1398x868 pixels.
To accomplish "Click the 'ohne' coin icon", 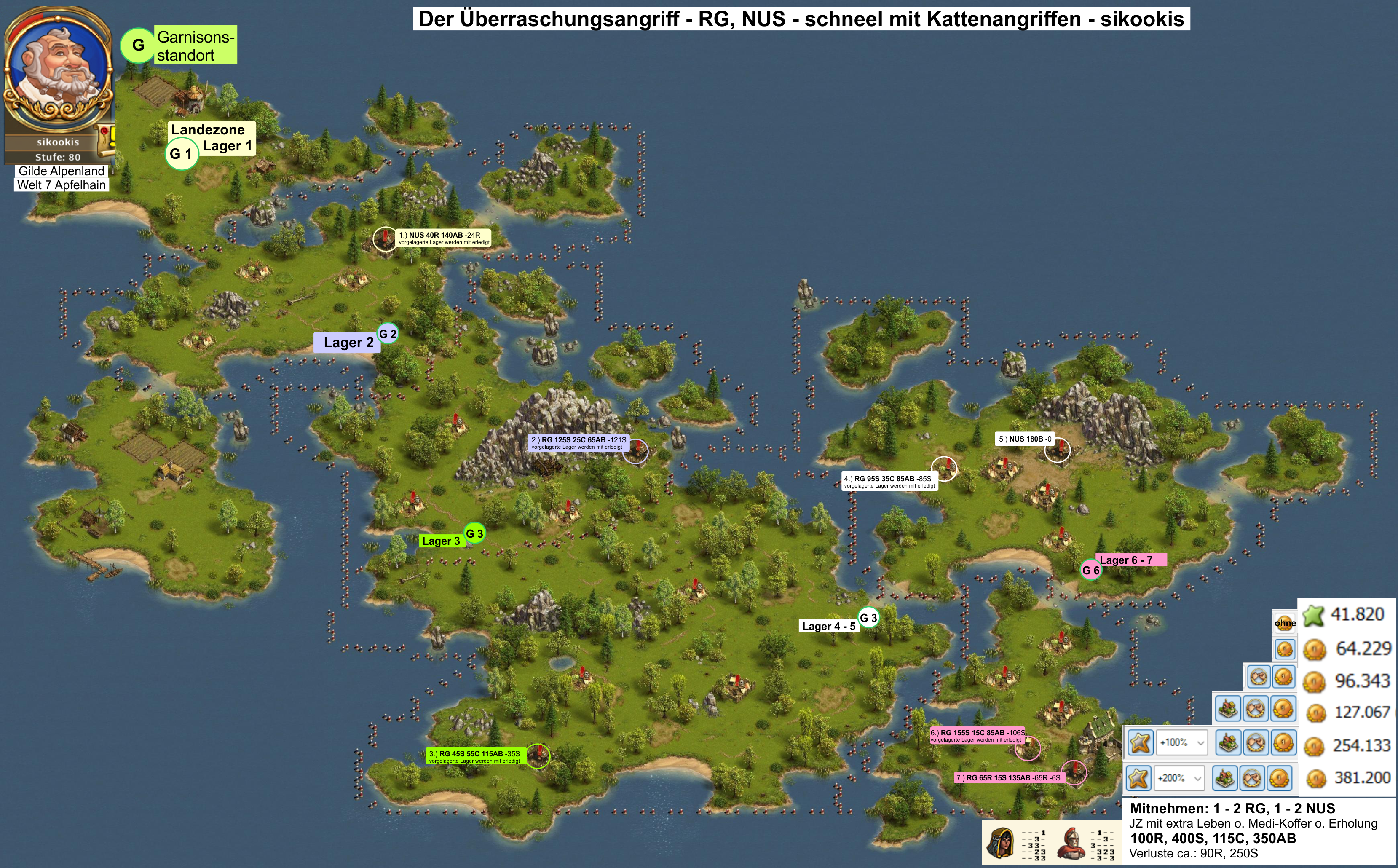I will tap(1284, 624).
